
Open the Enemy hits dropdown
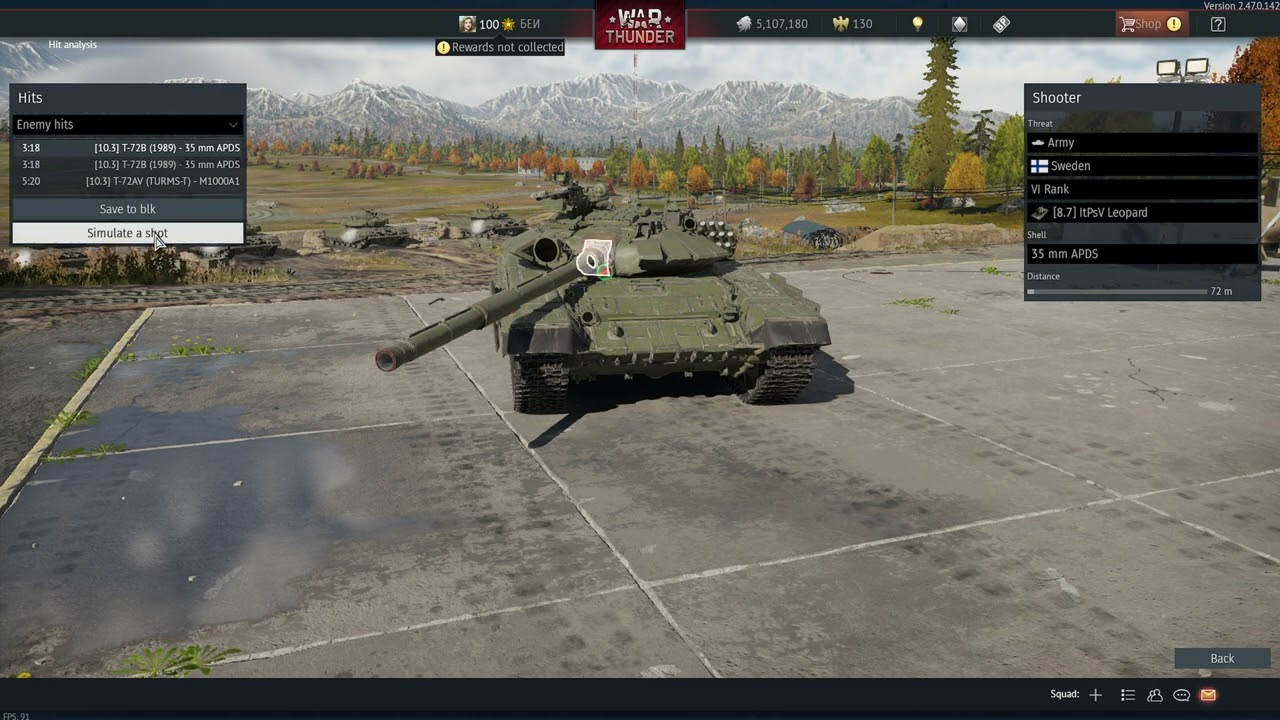tap(127, 125)
